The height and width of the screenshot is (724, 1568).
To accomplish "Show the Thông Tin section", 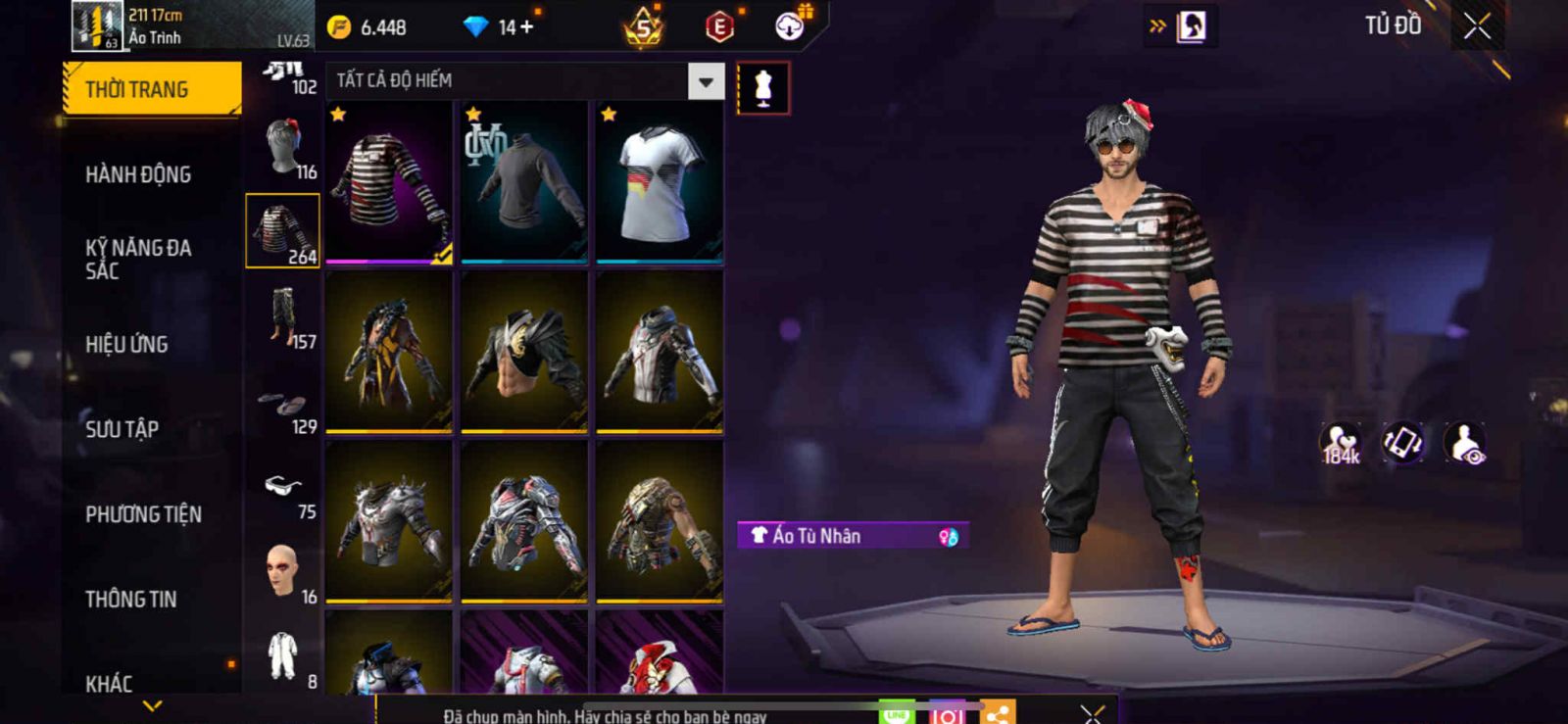I will click(130, 599).
